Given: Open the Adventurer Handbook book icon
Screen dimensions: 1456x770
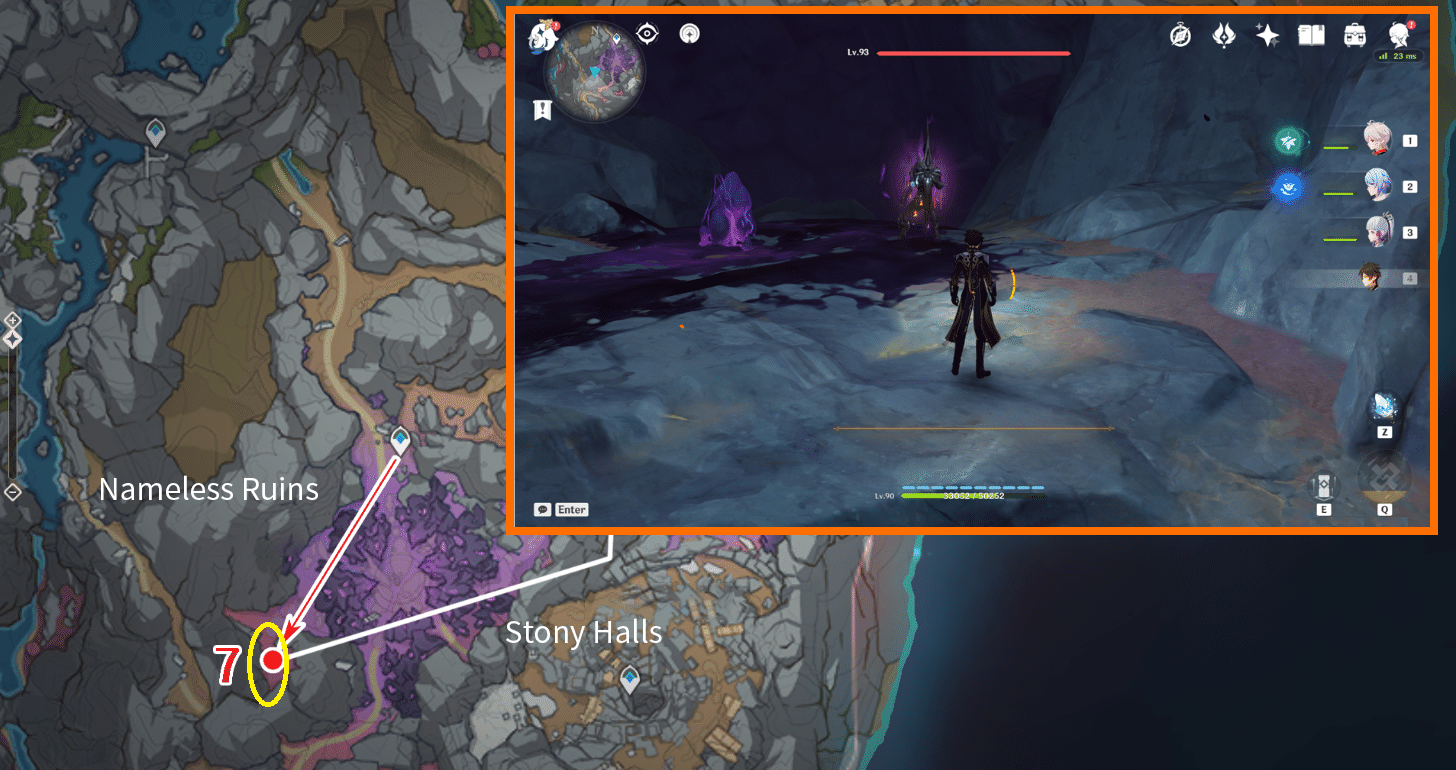Looking at the screenshot, I should tap(1311, 35).
